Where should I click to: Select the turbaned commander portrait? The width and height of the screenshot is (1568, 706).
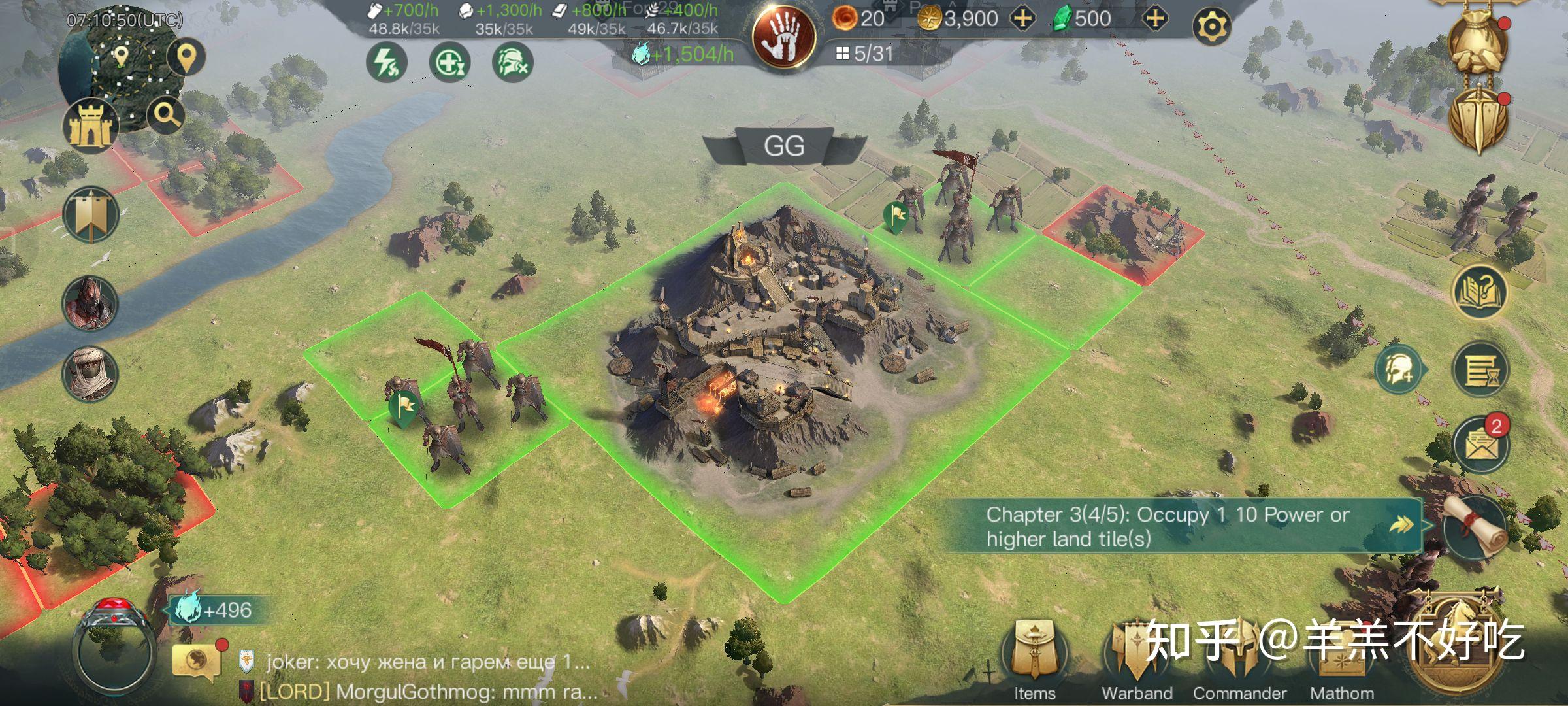90,373
